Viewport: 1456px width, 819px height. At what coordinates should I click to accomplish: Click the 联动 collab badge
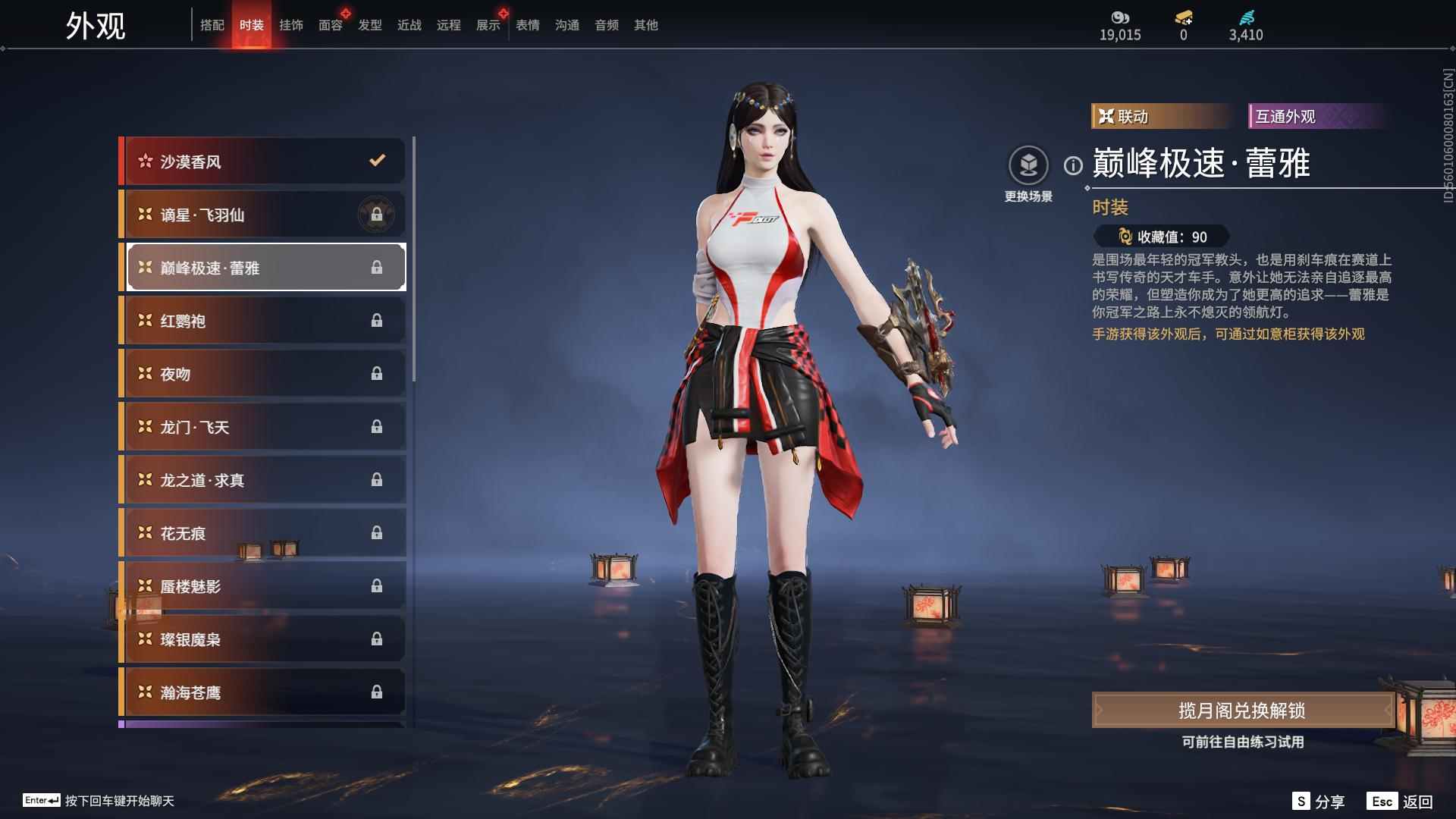pos(1160,117)
